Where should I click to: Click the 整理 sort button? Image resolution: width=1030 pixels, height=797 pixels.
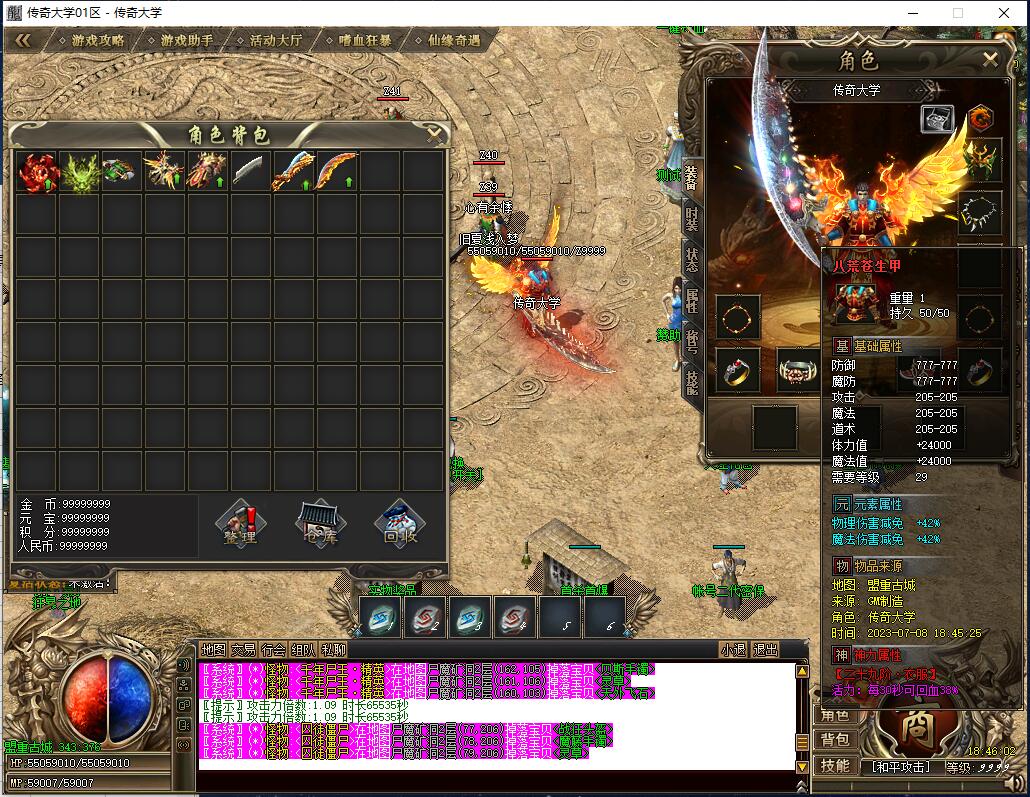click(x=240, y=523)
